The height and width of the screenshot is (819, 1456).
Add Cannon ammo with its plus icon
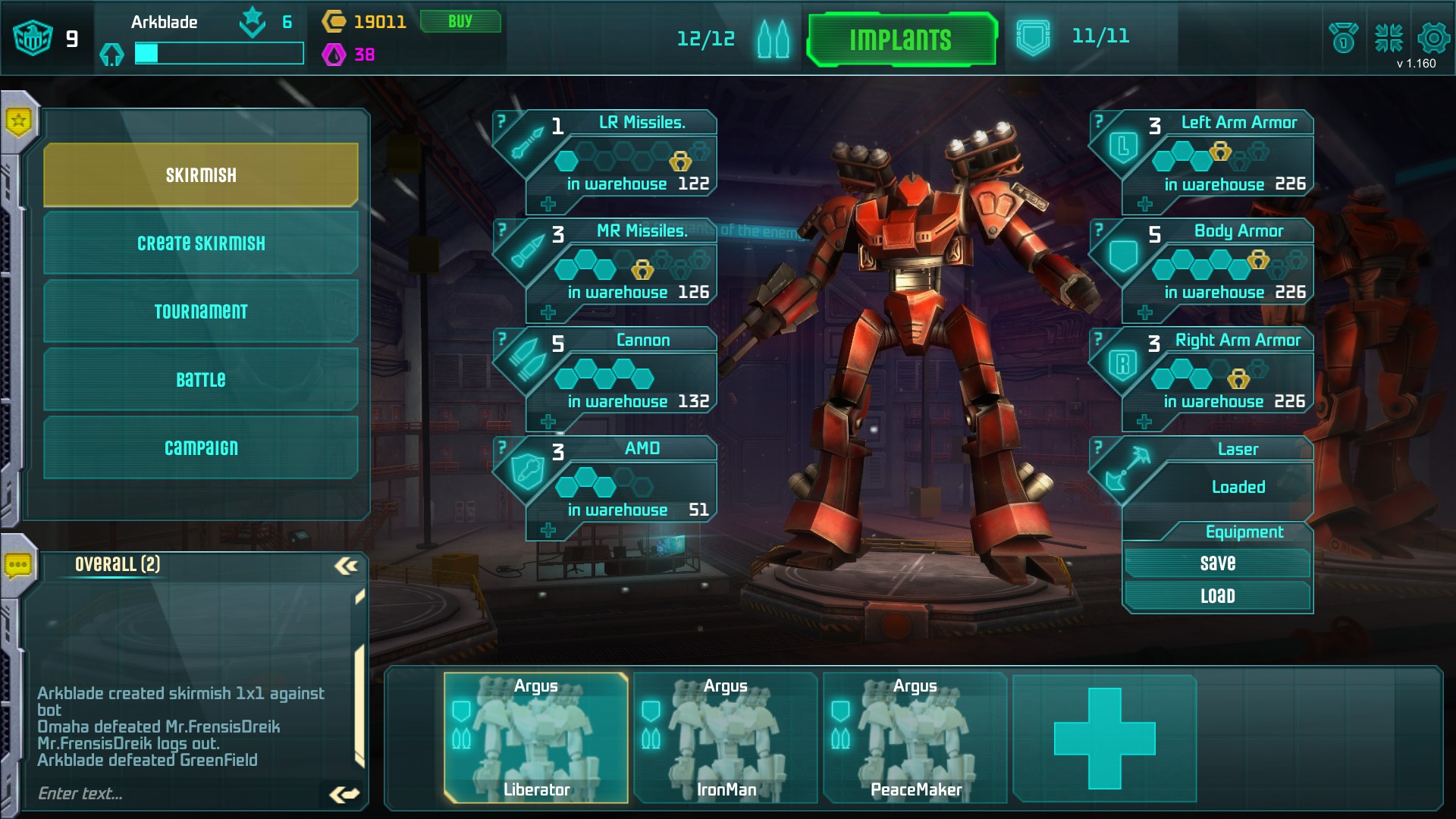(x=548, y=422)
